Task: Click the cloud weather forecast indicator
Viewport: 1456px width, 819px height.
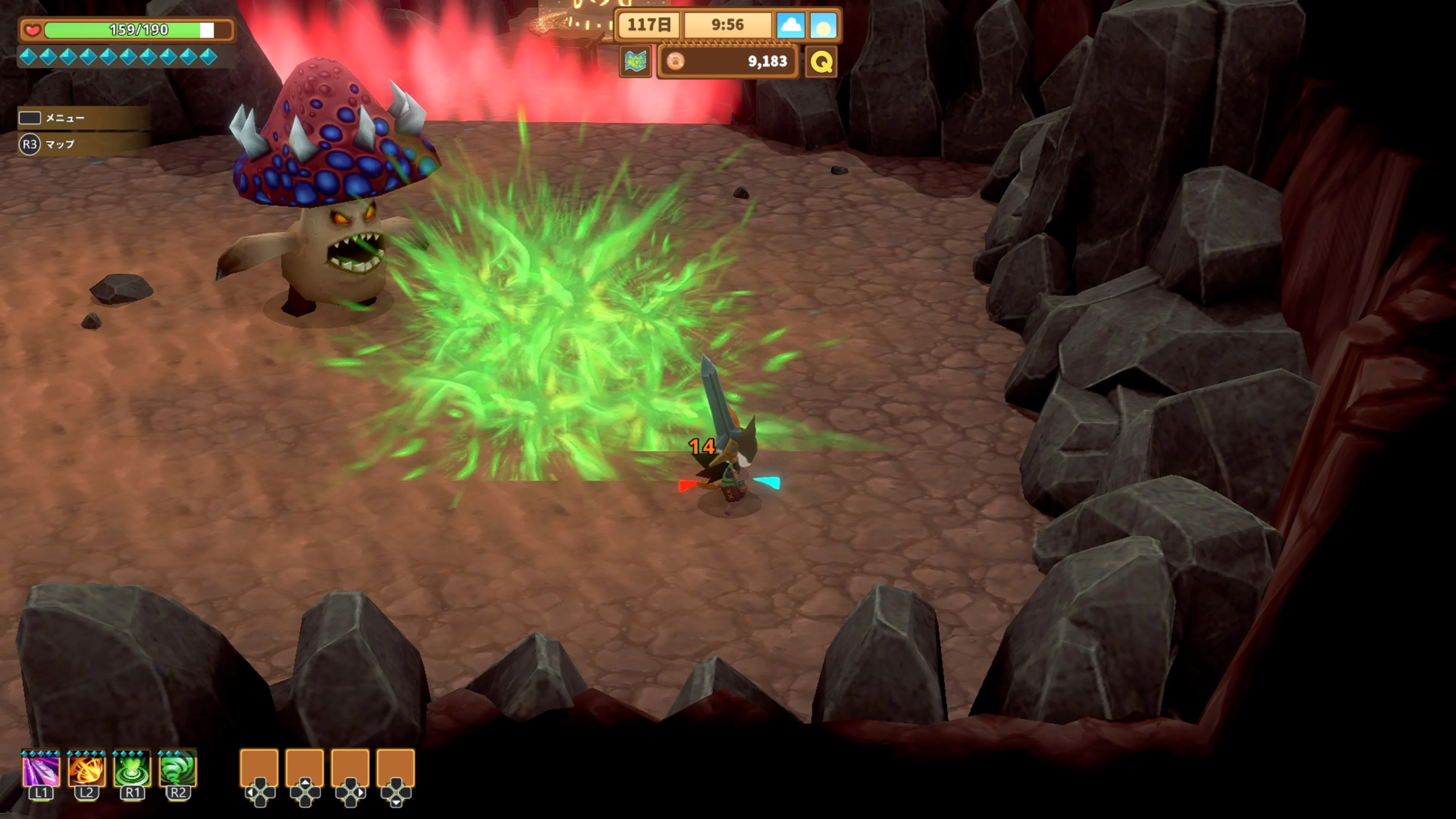Action: point(794,25)
